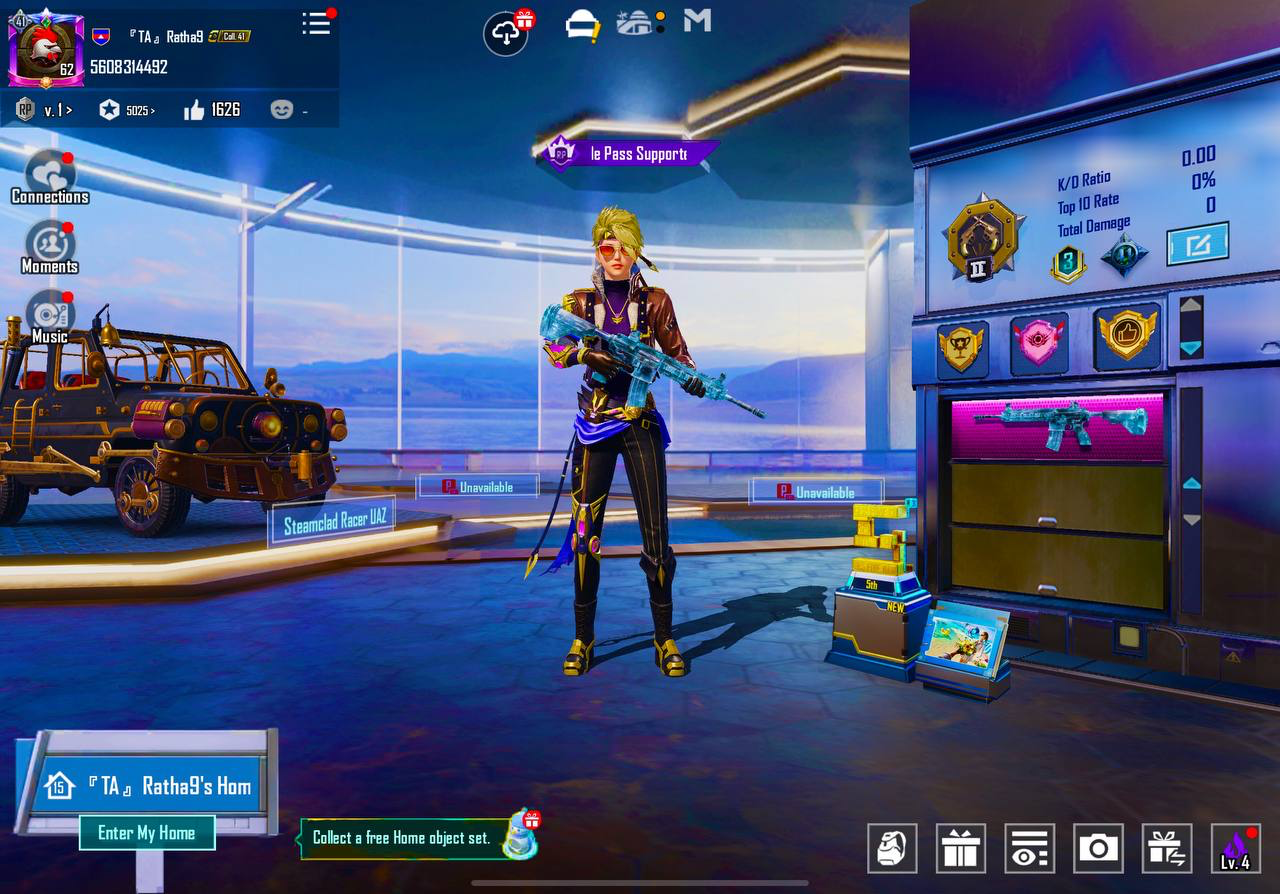Open the Lv. 4 flame icon
Viewport: 1280px width, 894px height.
(1235, 848)
